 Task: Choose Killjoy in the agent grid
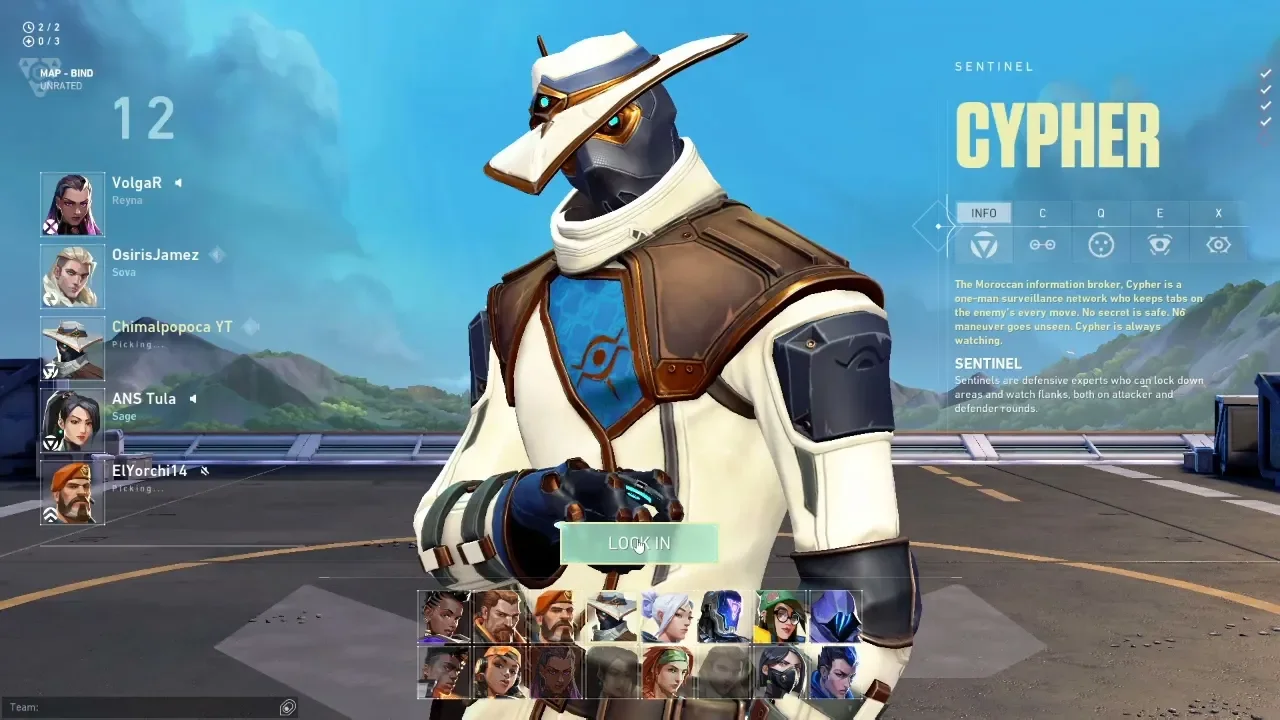pyautogui.click(x=780, y=616)
